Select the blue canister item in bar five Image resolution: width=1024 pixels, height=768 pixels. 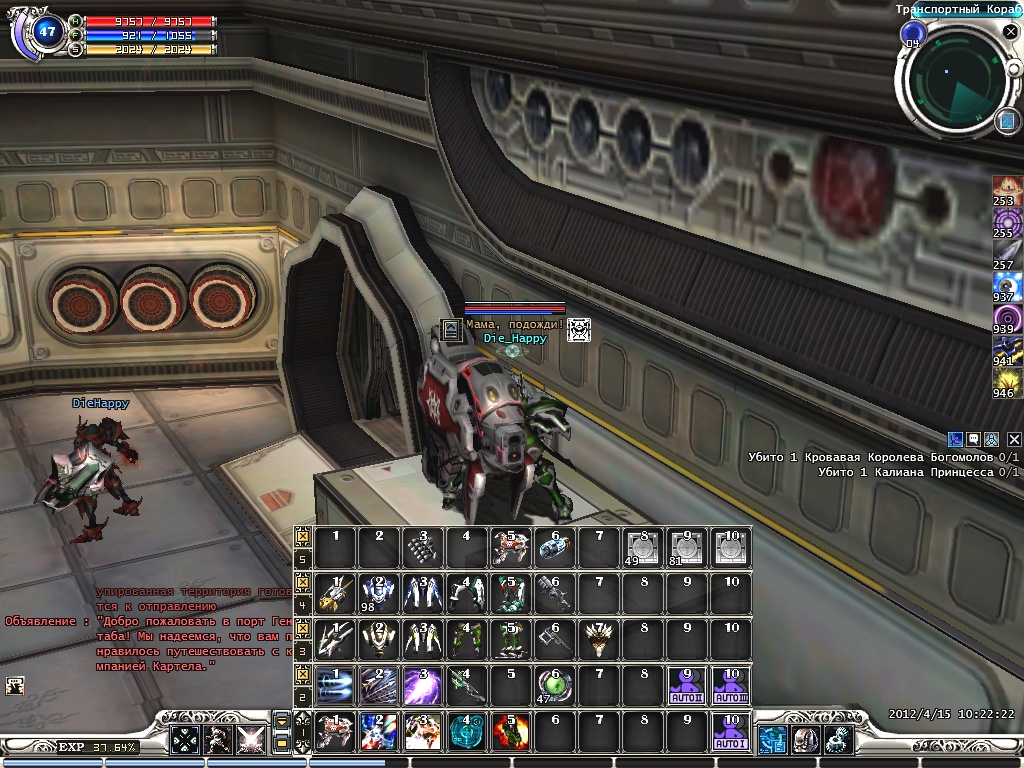(555, 548)
